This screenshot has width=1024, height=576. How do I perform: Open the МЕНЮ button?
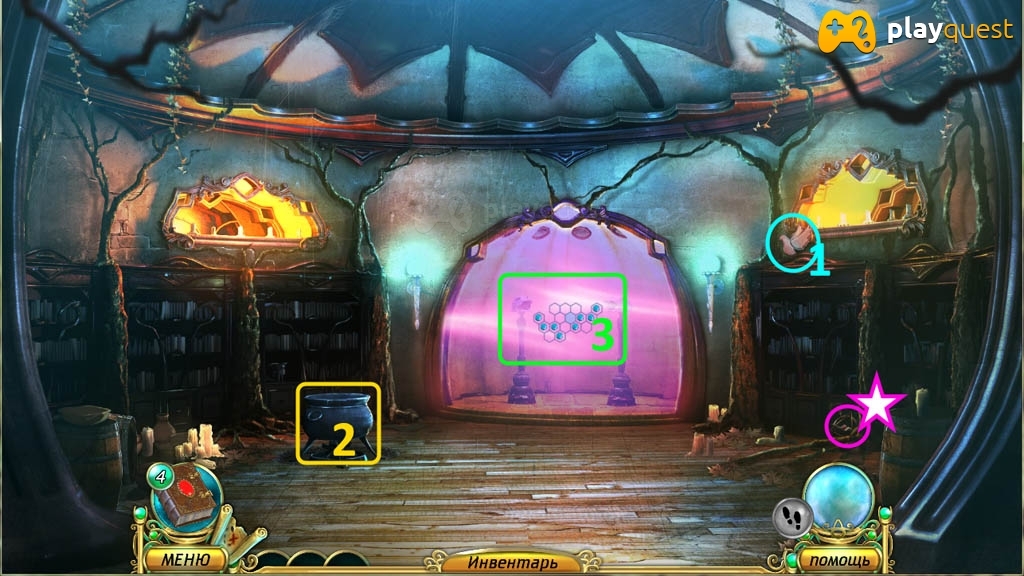pyautogui.click(x=184, y=558)
